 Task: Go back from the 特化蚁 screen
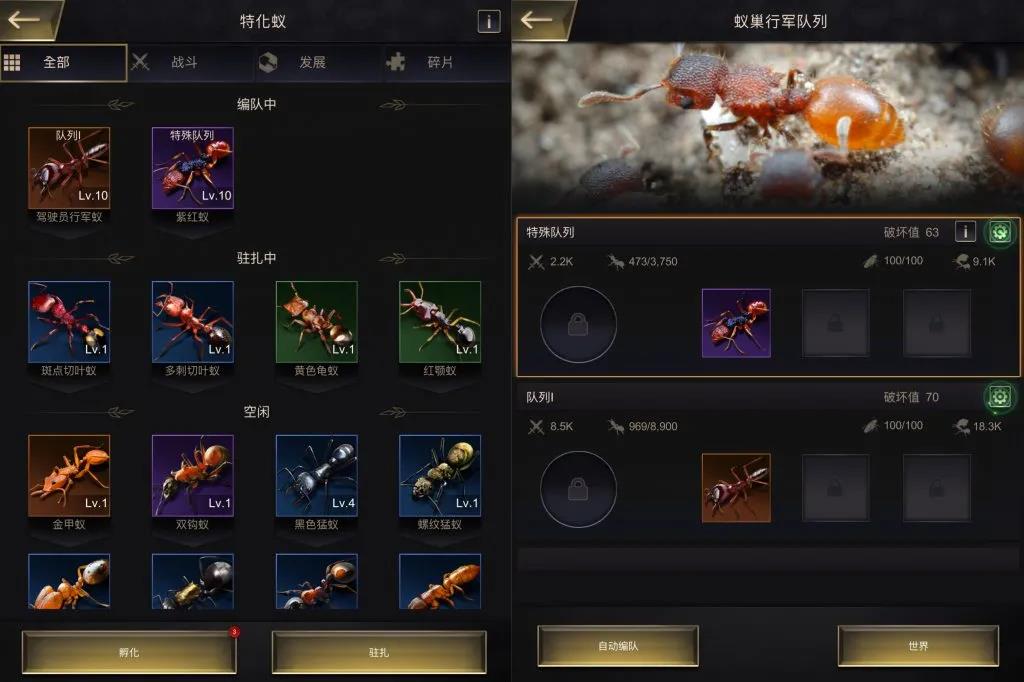(x=24, y=19)
